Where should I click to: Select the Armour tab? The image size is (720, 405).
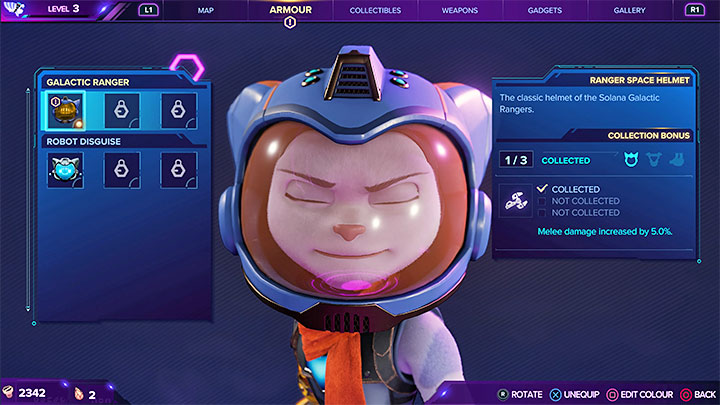coord(291,10)
